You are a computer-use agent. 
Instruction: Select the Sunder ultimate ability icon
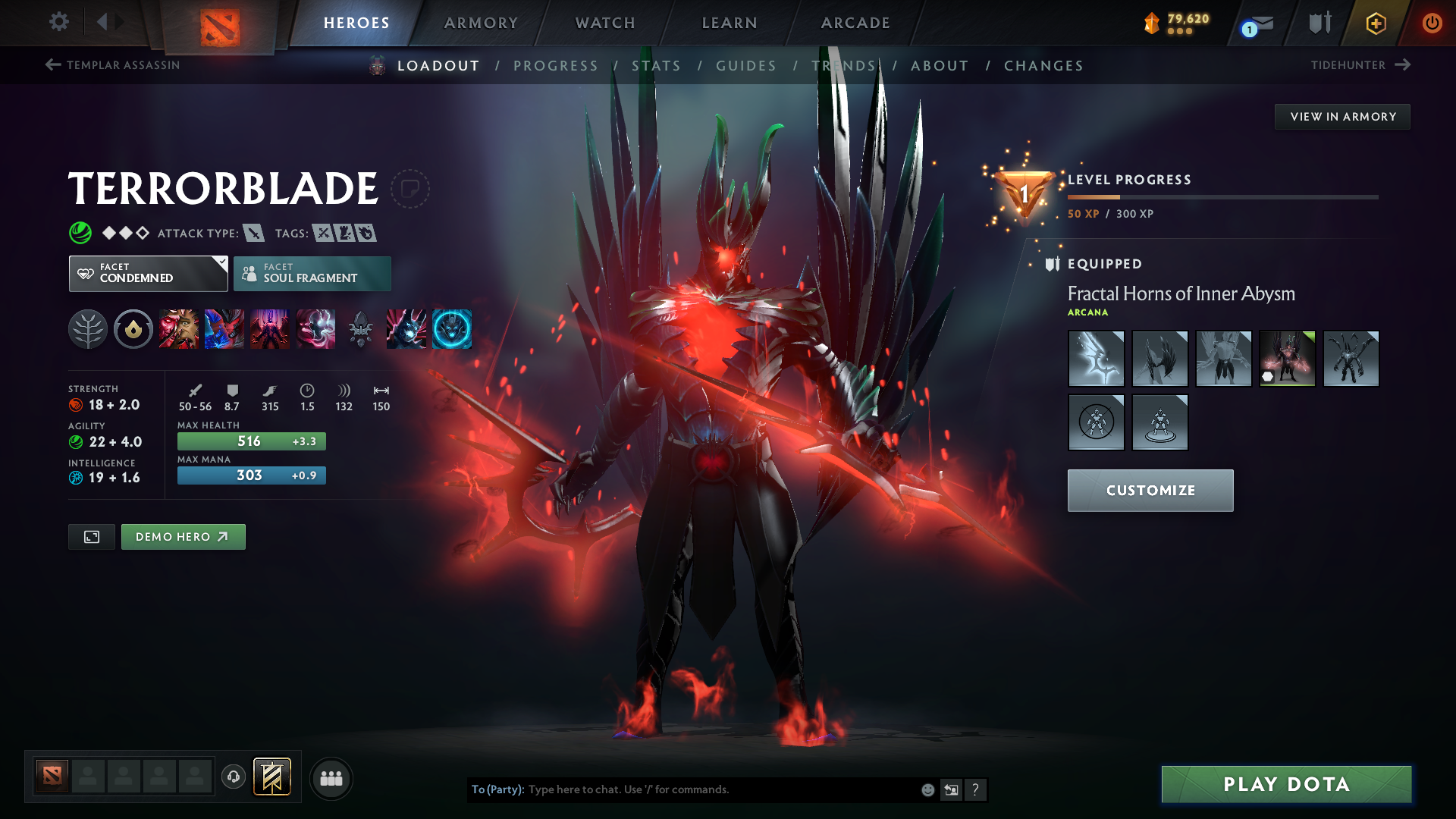pos(315,329)
